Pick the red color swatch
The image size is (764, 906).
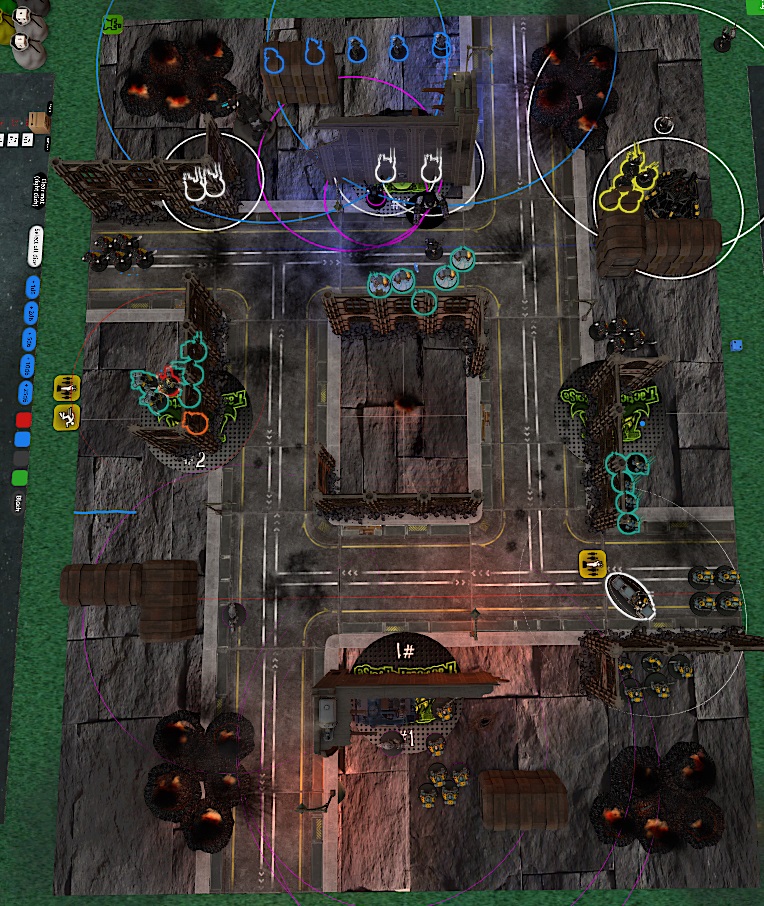(25, 419)
